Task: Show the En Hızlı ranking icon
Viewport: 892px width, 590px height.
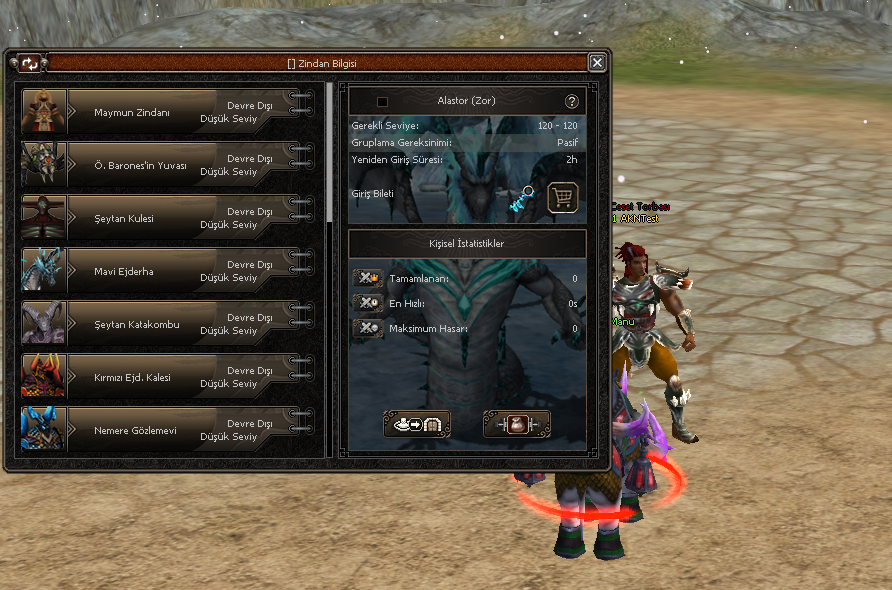Action: (368, 303)
